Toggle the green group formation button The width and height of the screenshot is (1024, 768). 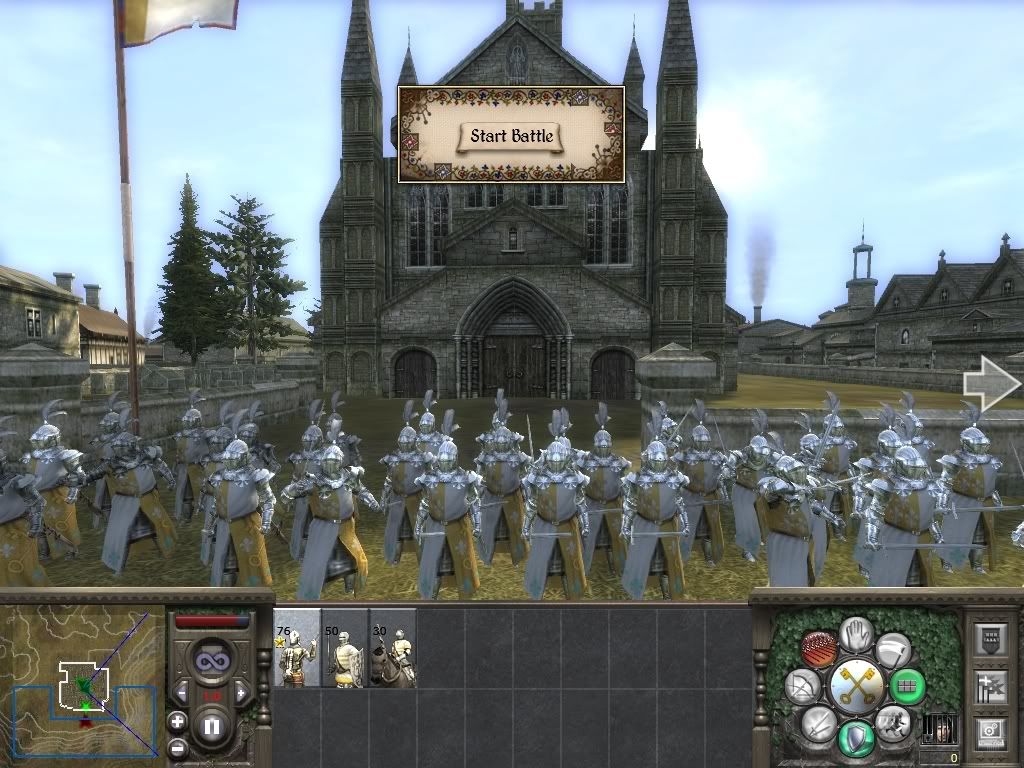pyautogui.click(x=908, y=687)
